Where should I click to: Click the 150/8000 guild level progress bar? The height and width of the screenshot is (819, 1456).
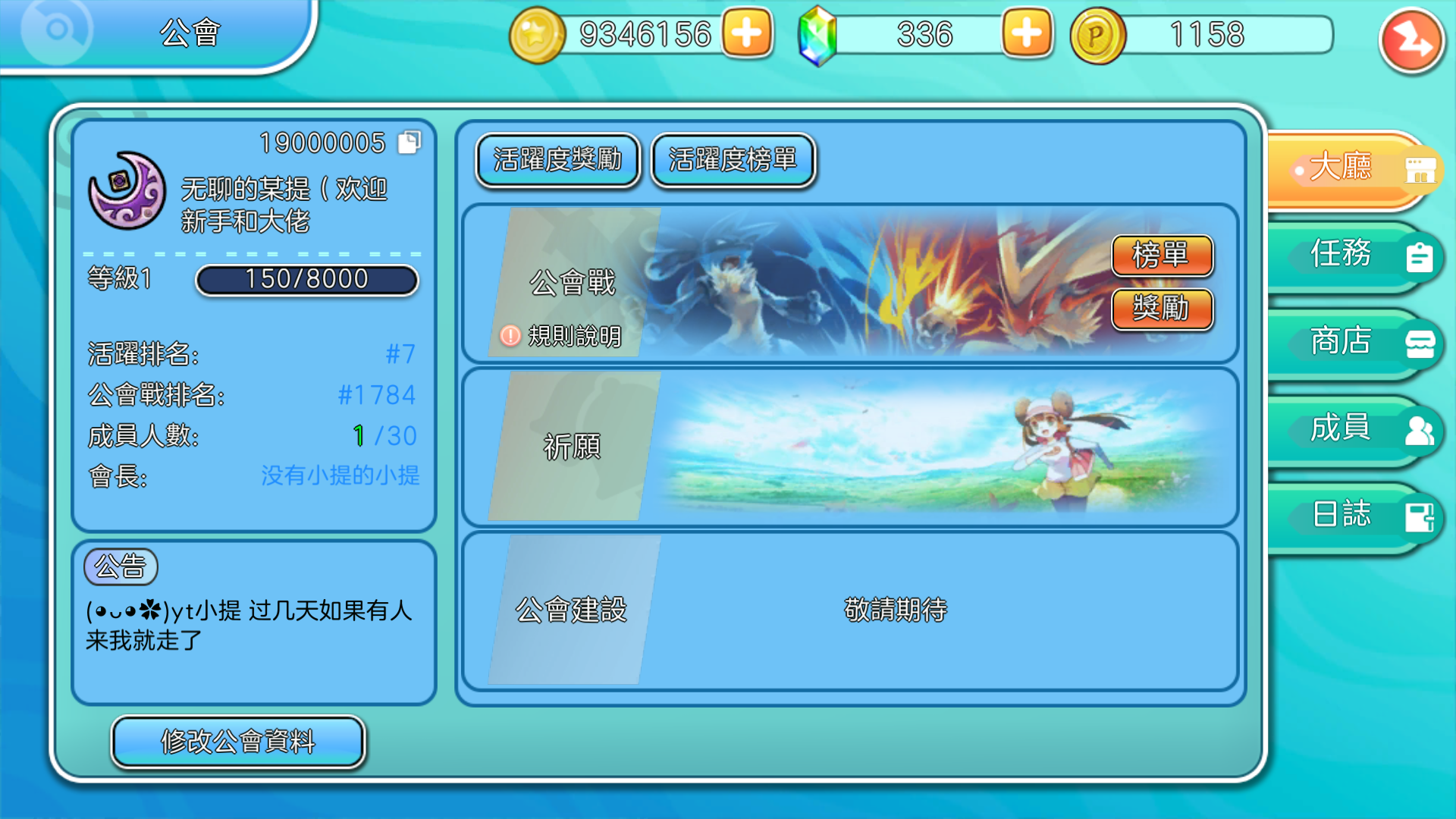(x=306, y=280)
